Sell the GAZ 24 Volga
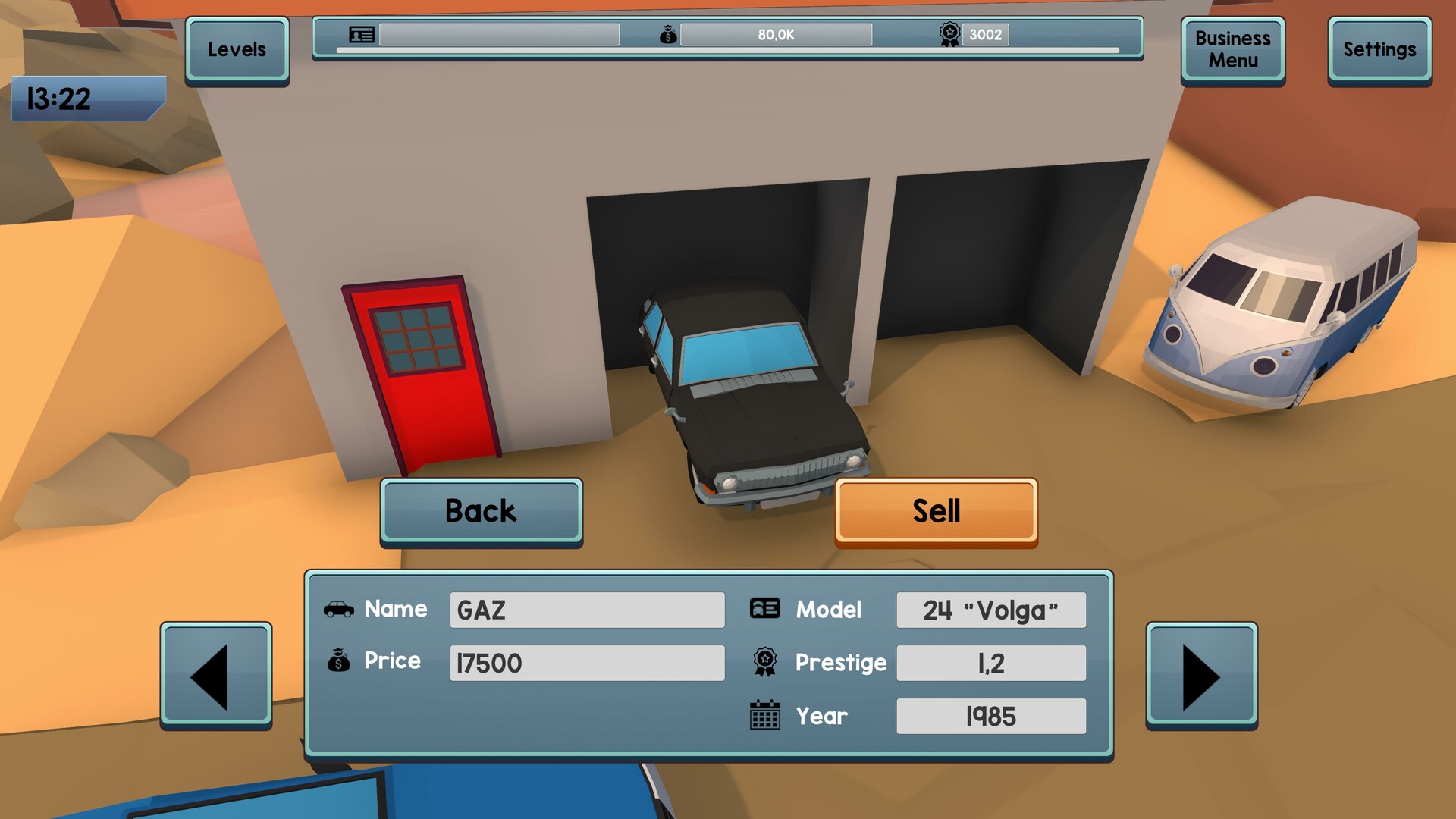Screen dimensions: 1456x819 pos(937,510)
